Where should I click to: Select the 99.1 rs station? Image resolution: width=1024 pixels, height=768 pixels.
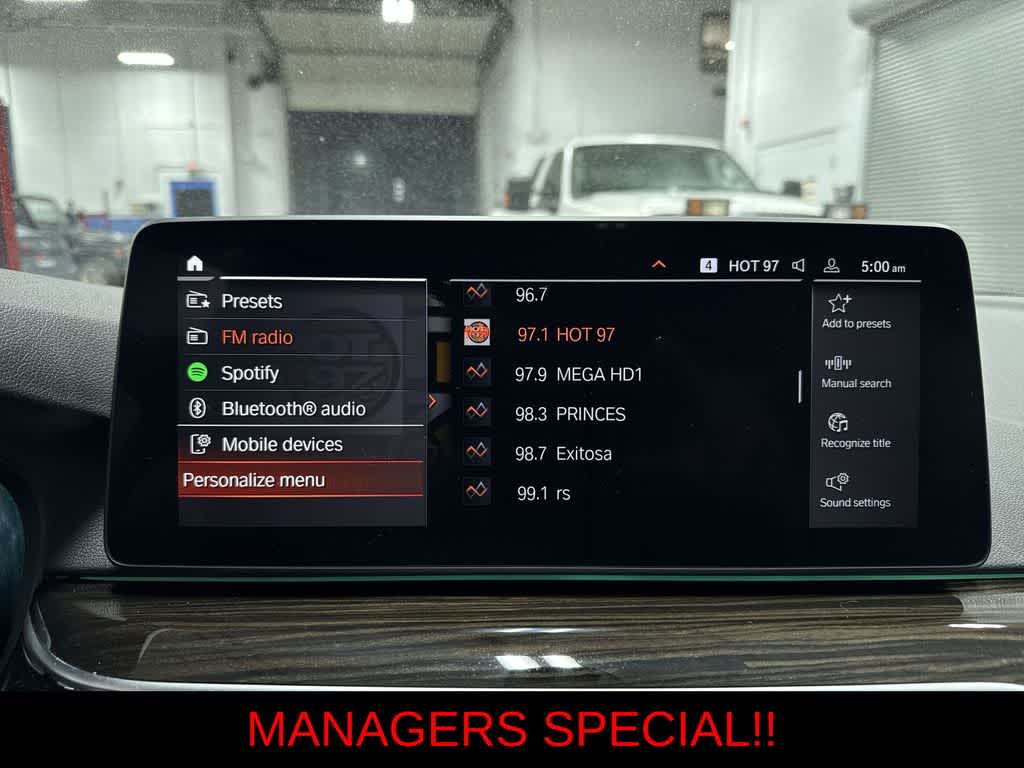(x=543, y=493)
